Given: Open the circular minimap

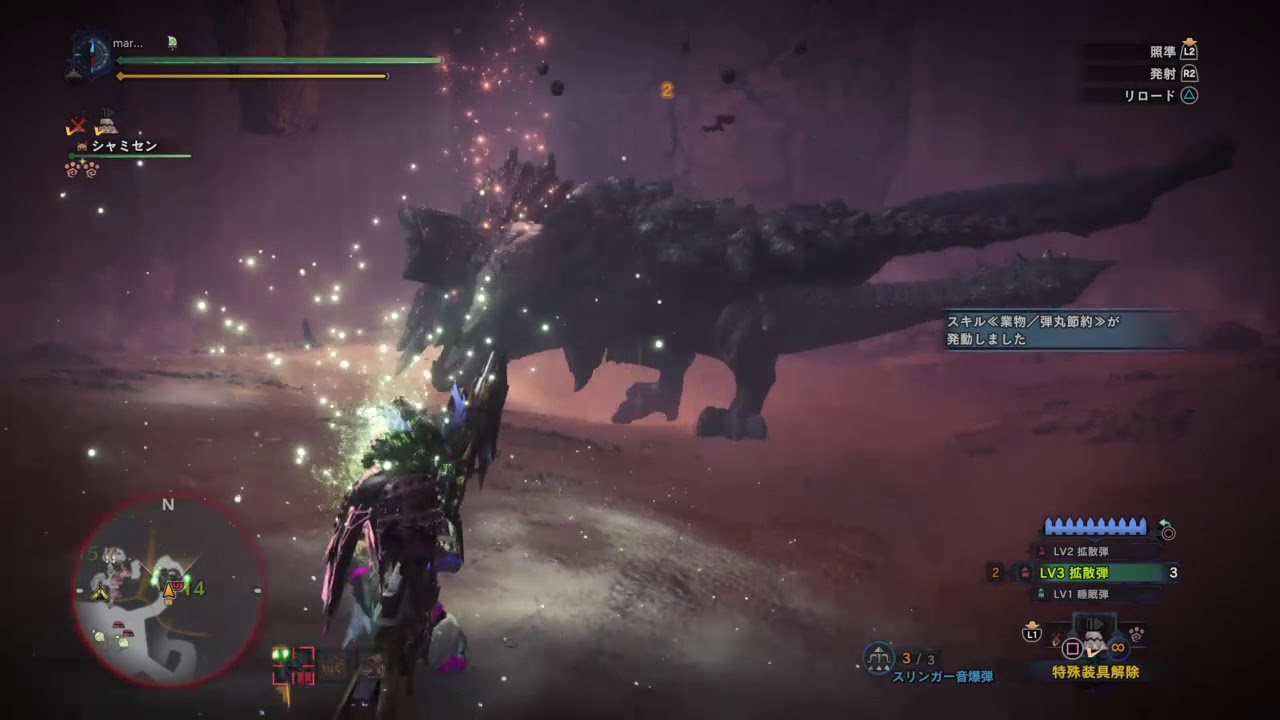Looking at the screenshot, I should pyautogui.click(x=168, y=591).
